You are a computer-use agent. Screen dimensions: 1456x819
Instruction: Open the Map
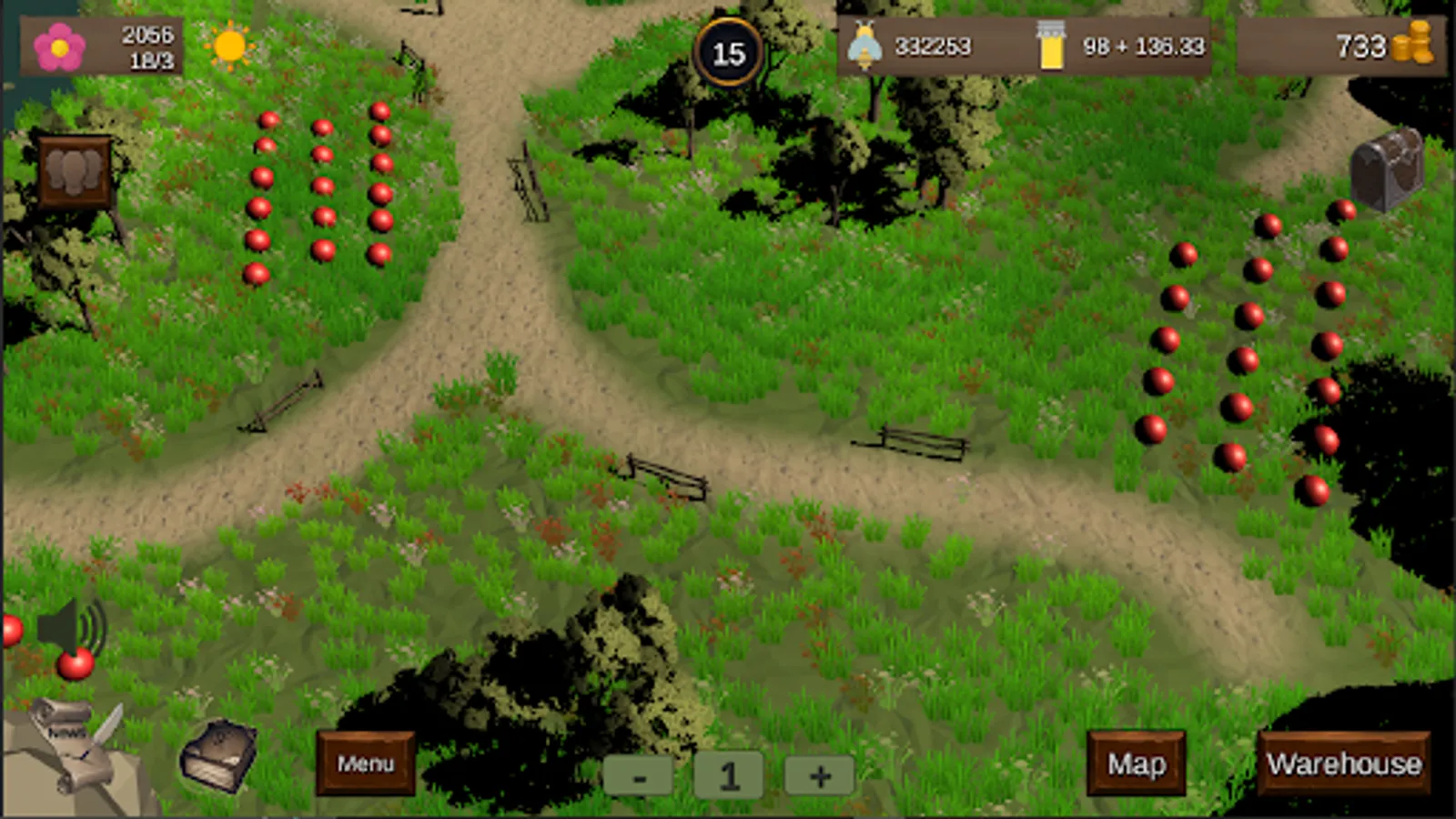[x=1137, y=763]
